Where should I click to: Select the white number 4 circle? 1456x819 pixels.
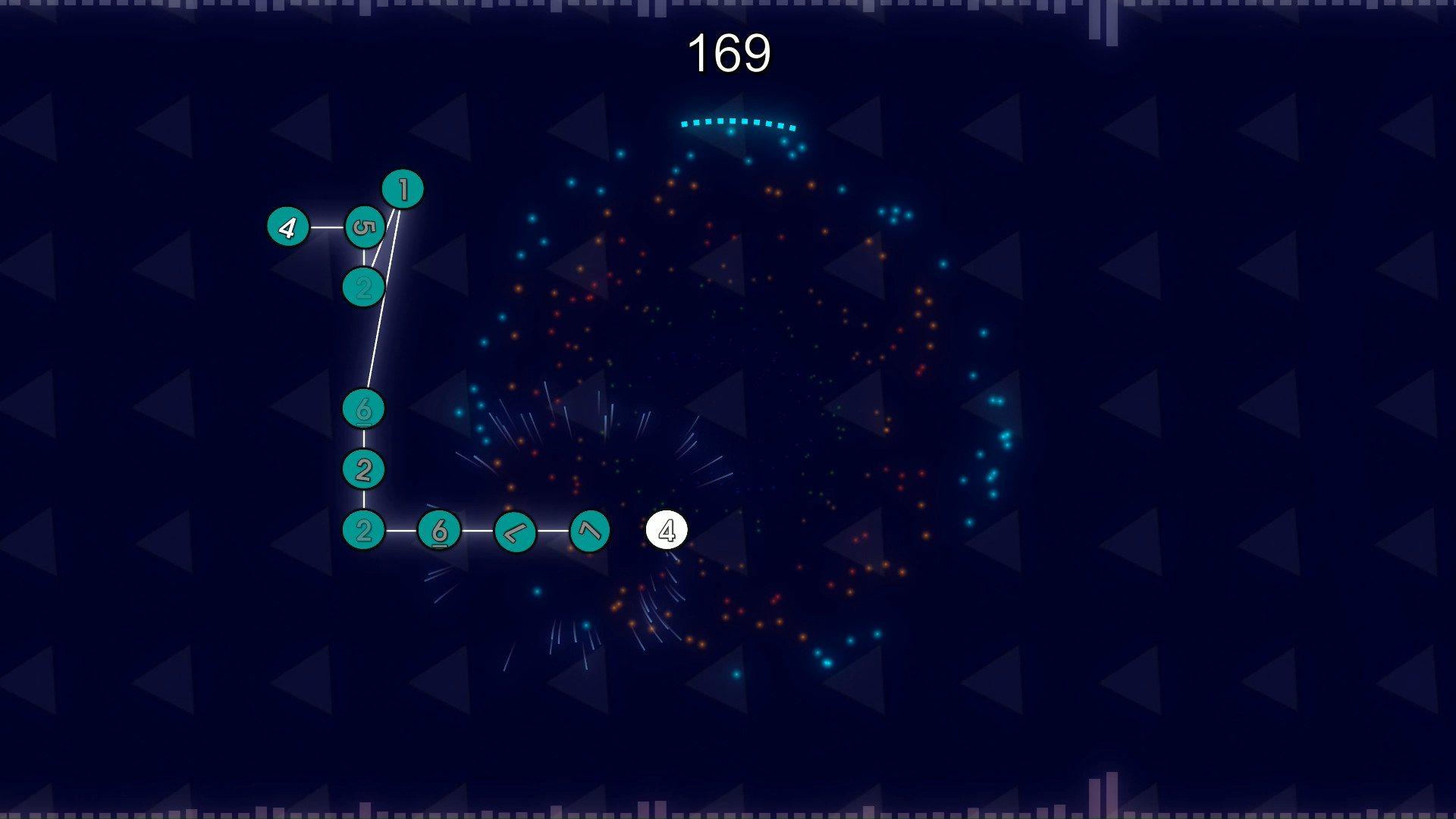coord(667,531)
